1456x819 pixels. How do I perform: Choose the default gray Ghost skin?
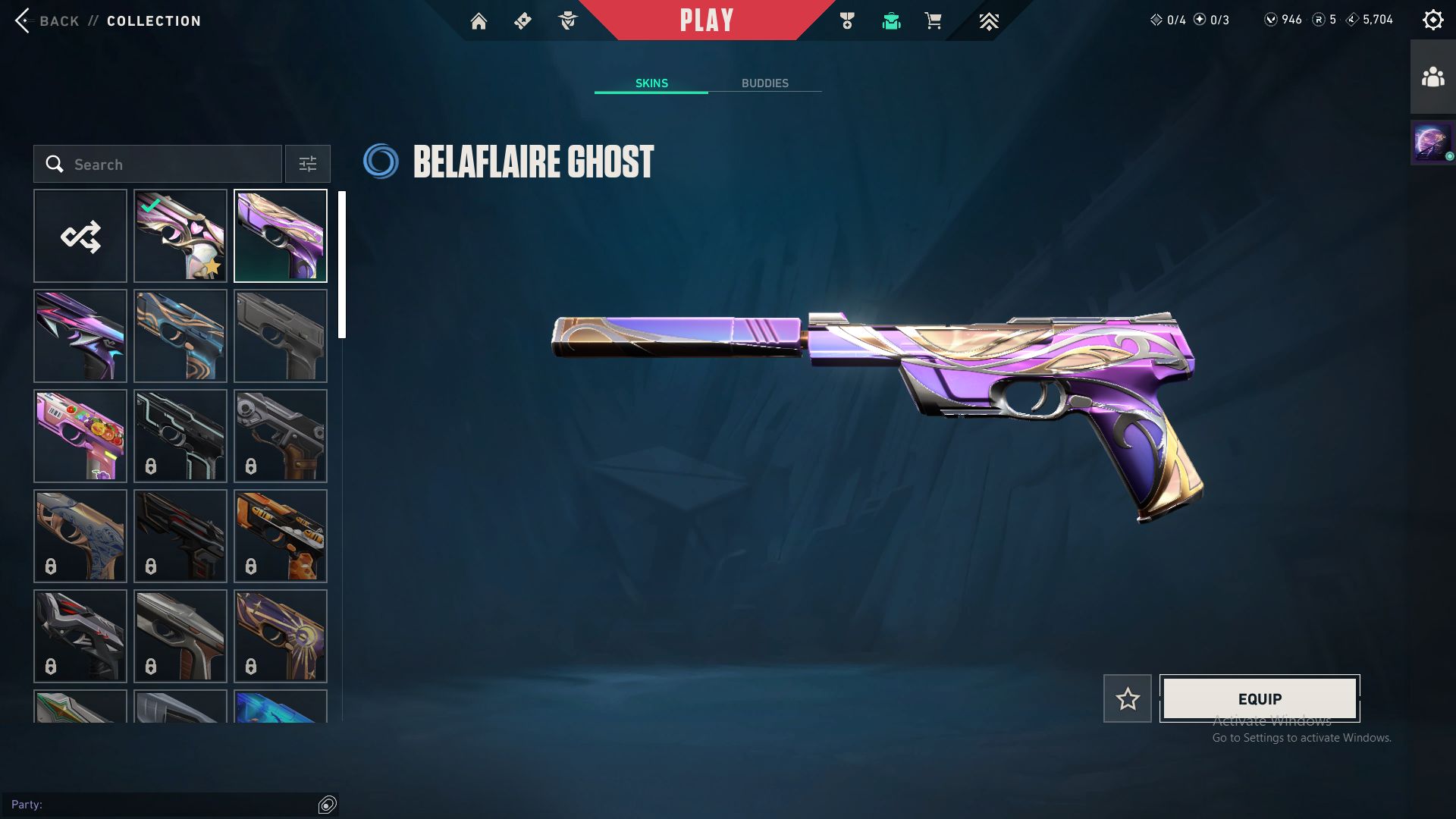pyautogui.click(x=281, y=336)
